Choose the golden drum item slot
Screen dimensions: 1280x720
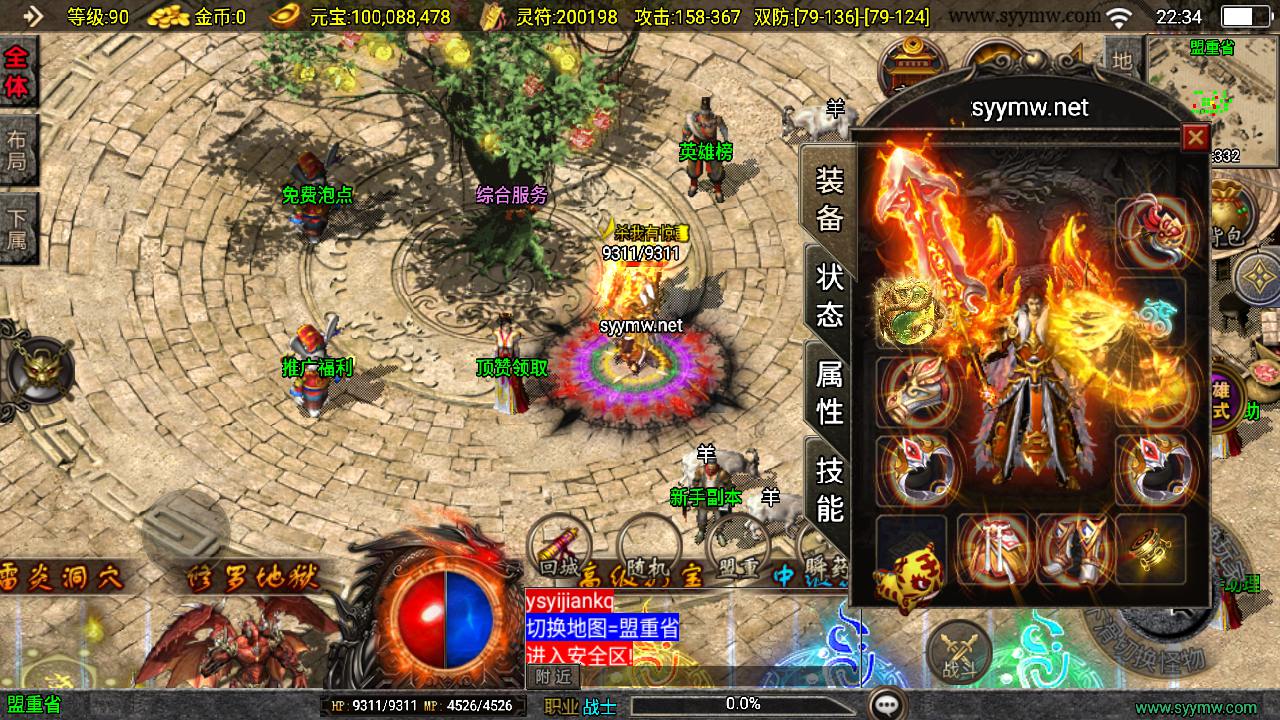(x=1150, y=550)
